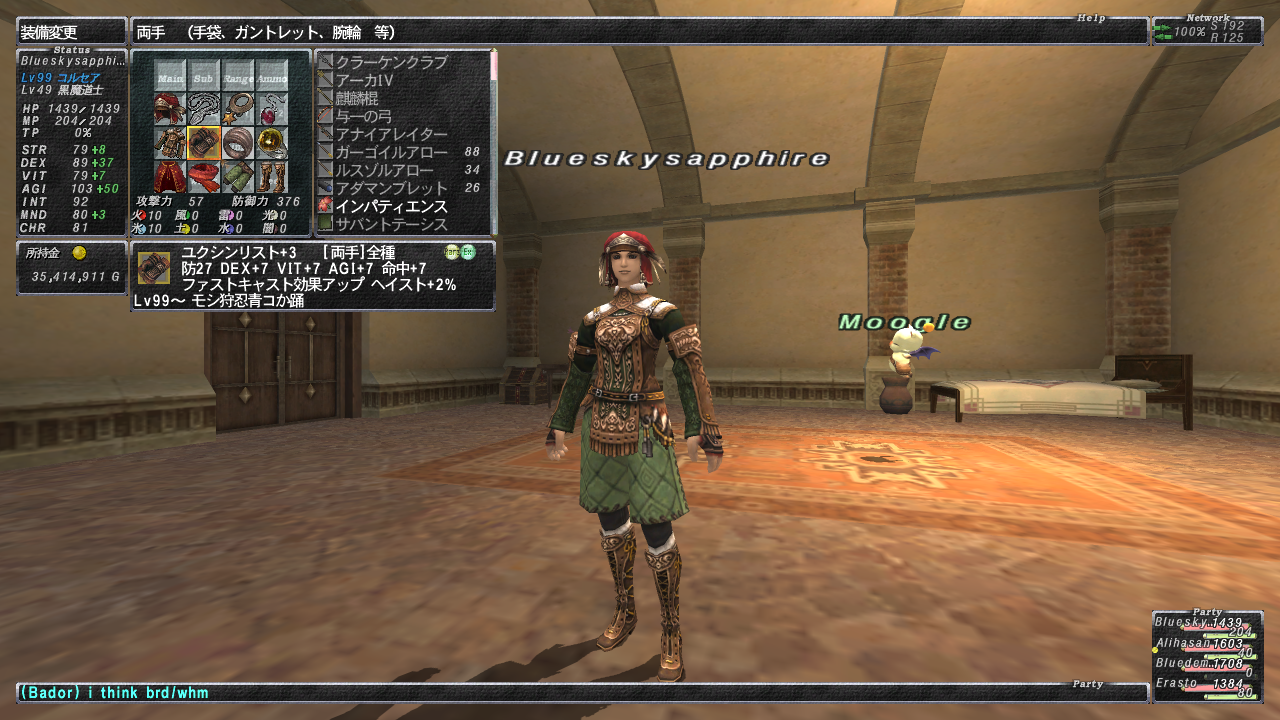Select the highlighted gauntlets hands slot

(x=204, y=143)
